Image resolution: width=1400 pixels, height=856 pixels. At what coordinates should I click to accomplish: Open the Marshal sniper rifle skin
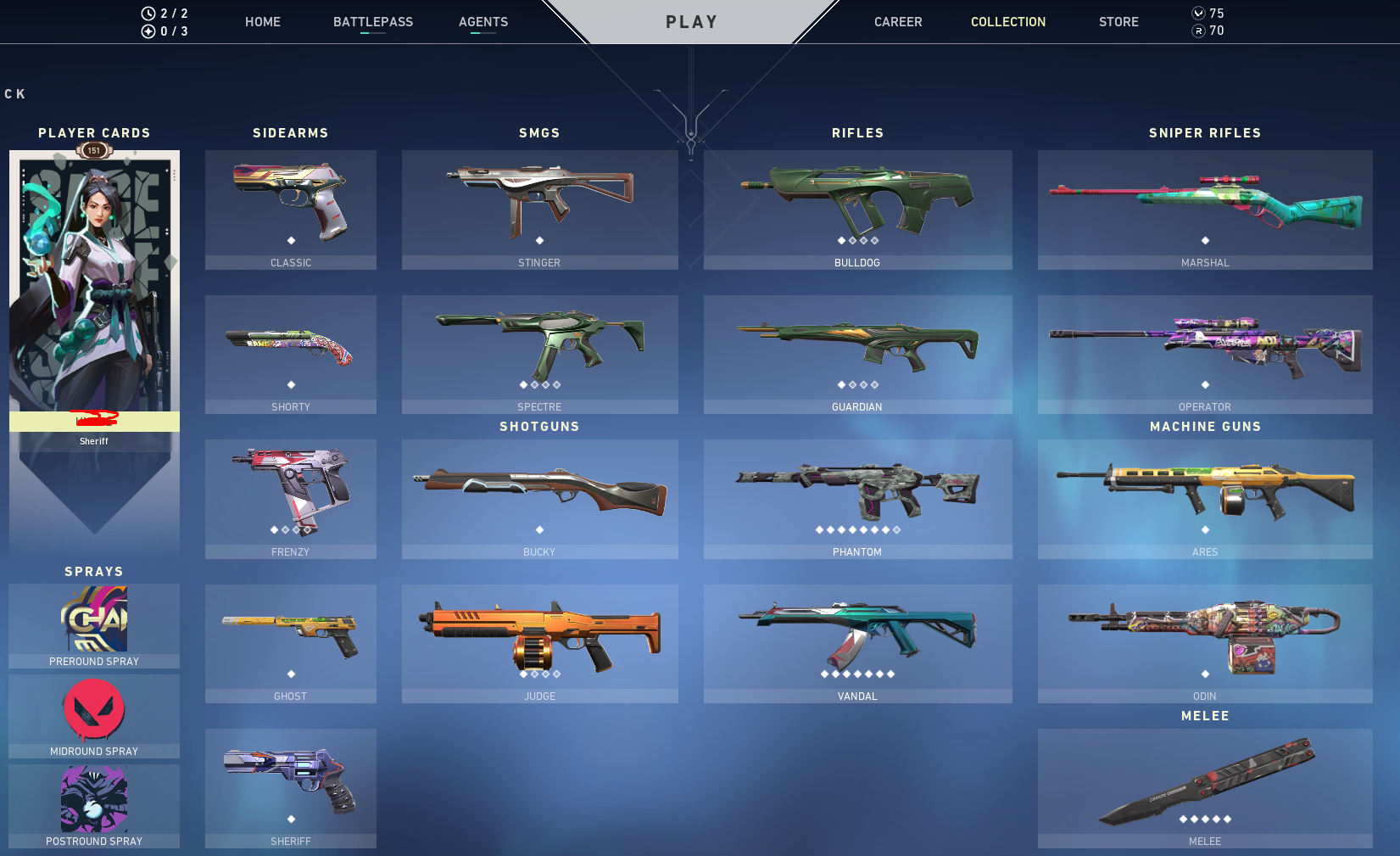point(1204,208)
